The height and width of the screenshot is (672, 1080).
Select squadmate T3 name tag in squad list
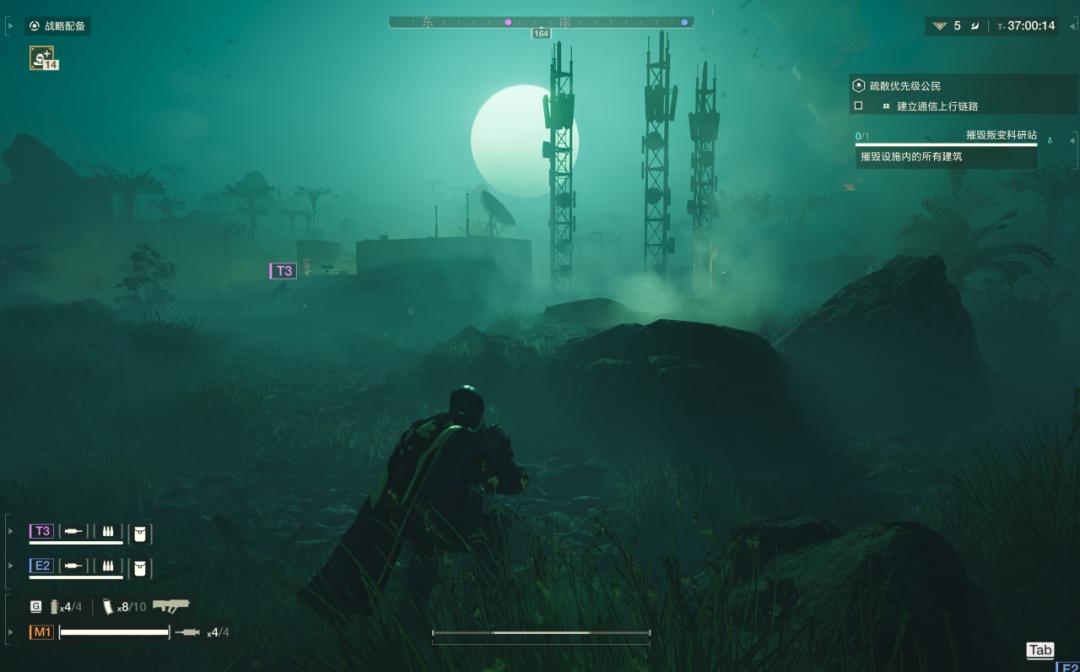[42, 531]
